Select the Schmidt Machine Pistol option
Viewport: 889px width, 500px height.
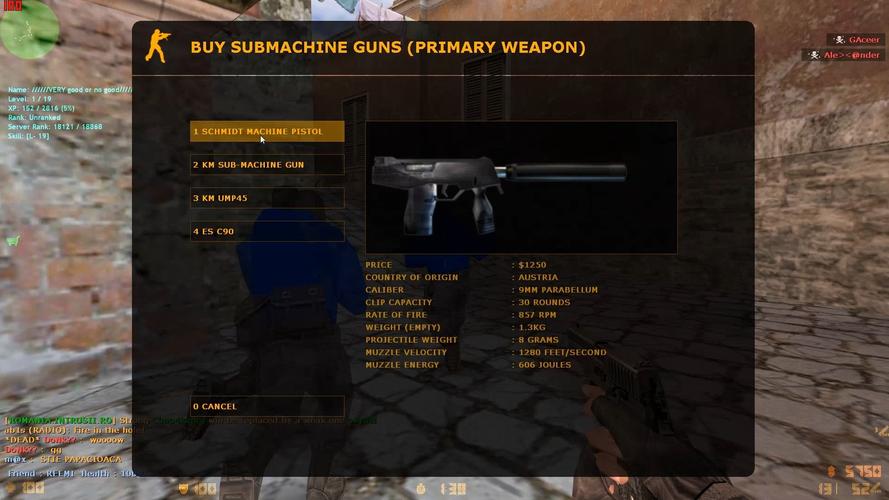(x=267, y=132)
